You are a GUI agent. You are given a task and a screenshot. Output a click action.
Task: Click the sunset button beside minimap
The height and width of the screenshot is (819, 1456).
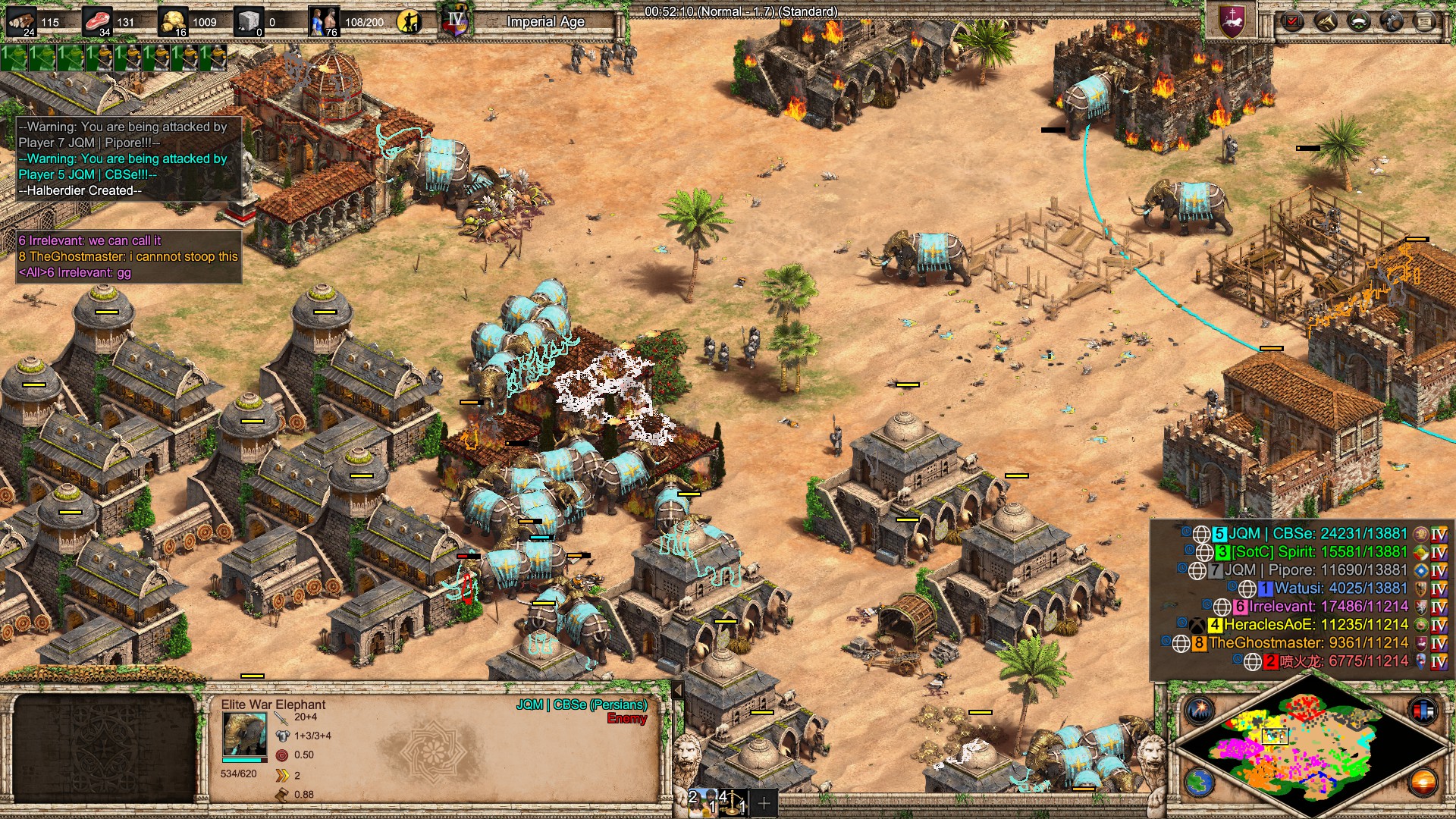tap(1423, 783)
